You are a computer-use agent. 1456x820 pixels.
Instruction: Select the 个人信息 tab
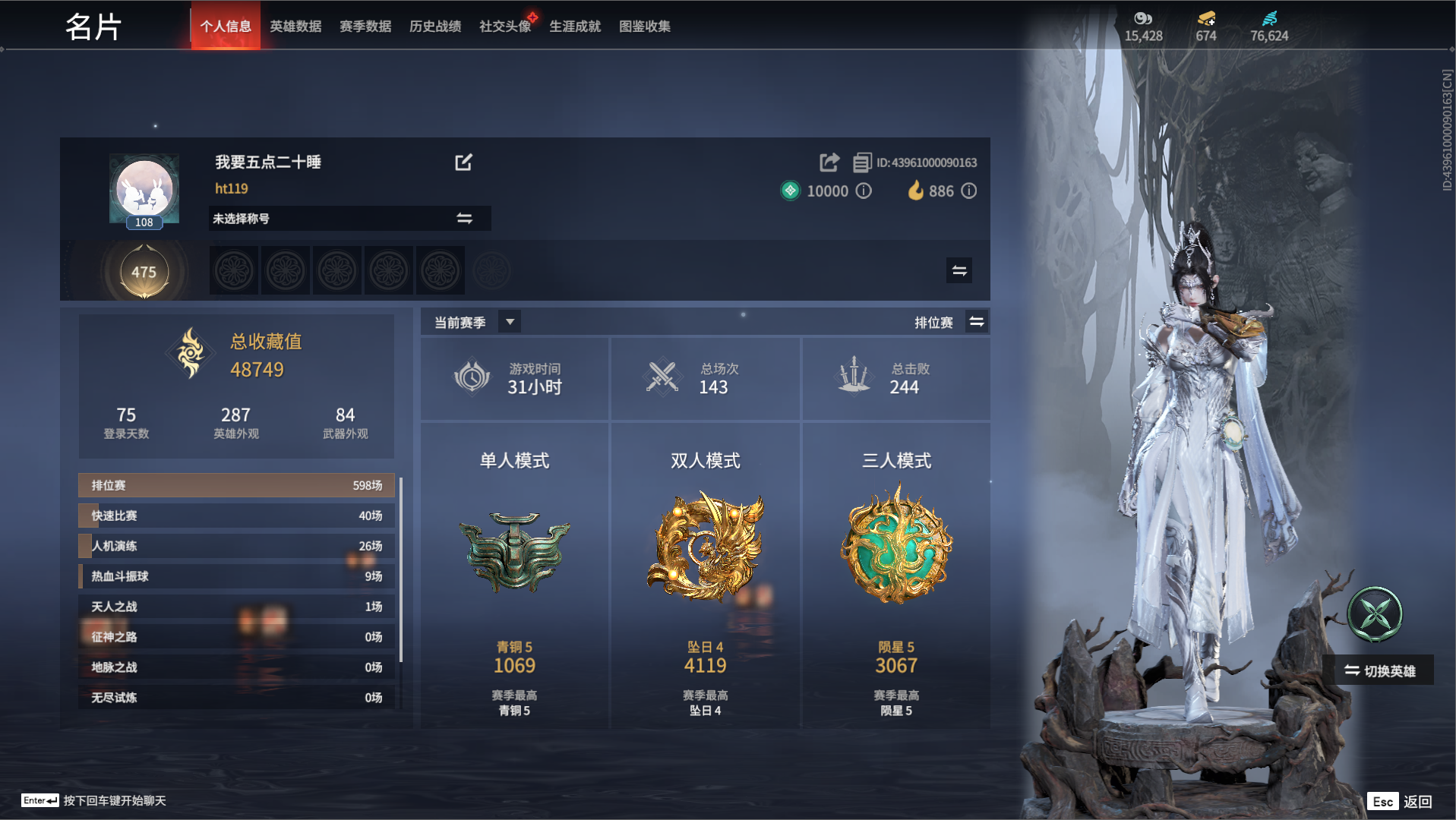click(226, 27)
